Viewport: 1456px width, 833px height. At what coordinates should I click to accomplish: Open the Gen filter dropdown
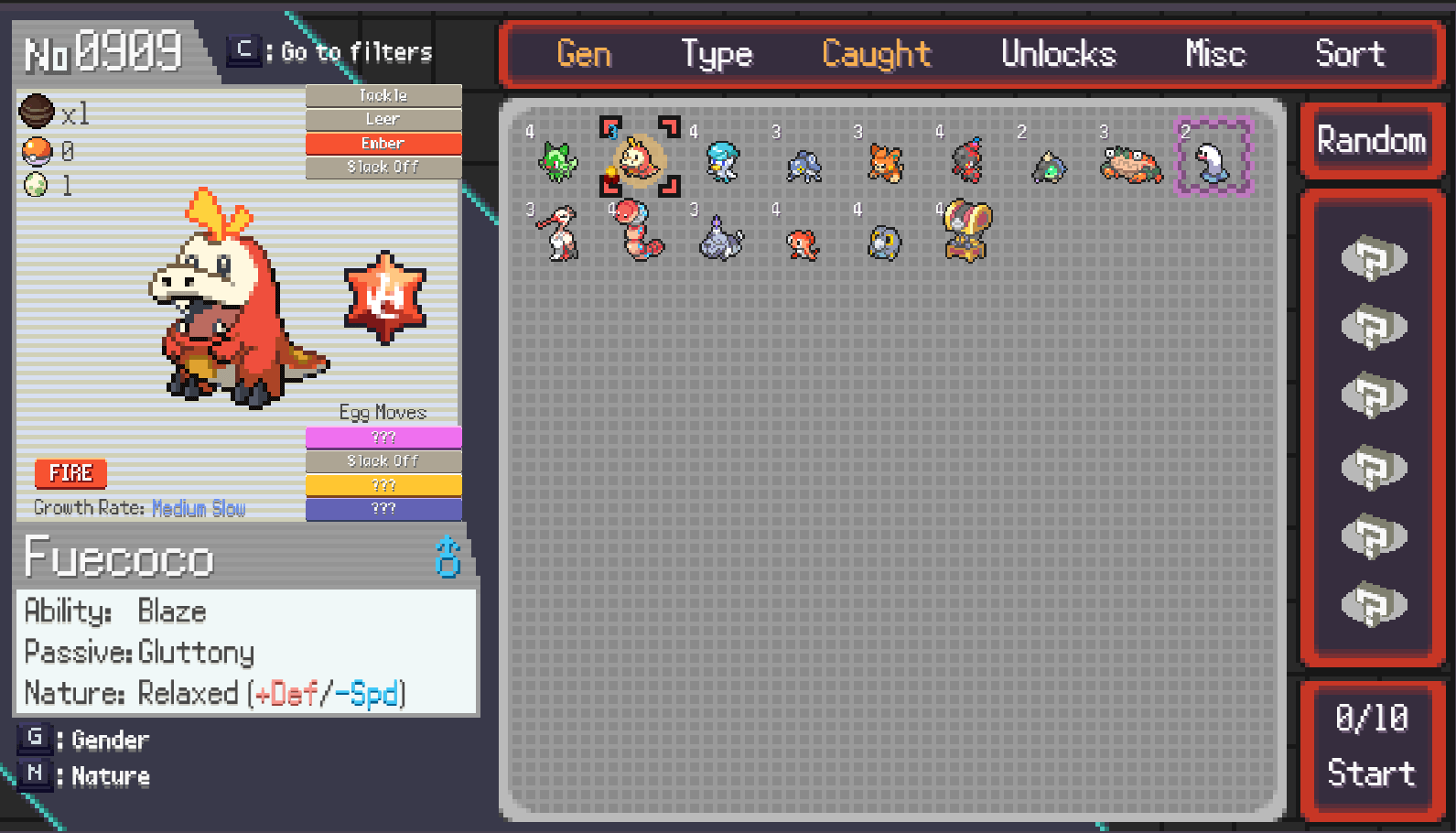[x=584, y=54]
